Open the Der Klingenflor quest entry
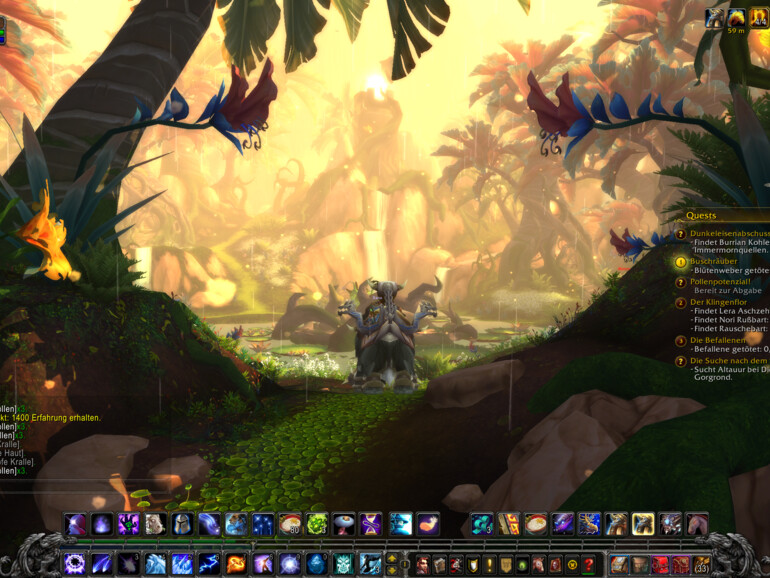Image resolution: width=770 pixels, height=578 pixels. 719,302
